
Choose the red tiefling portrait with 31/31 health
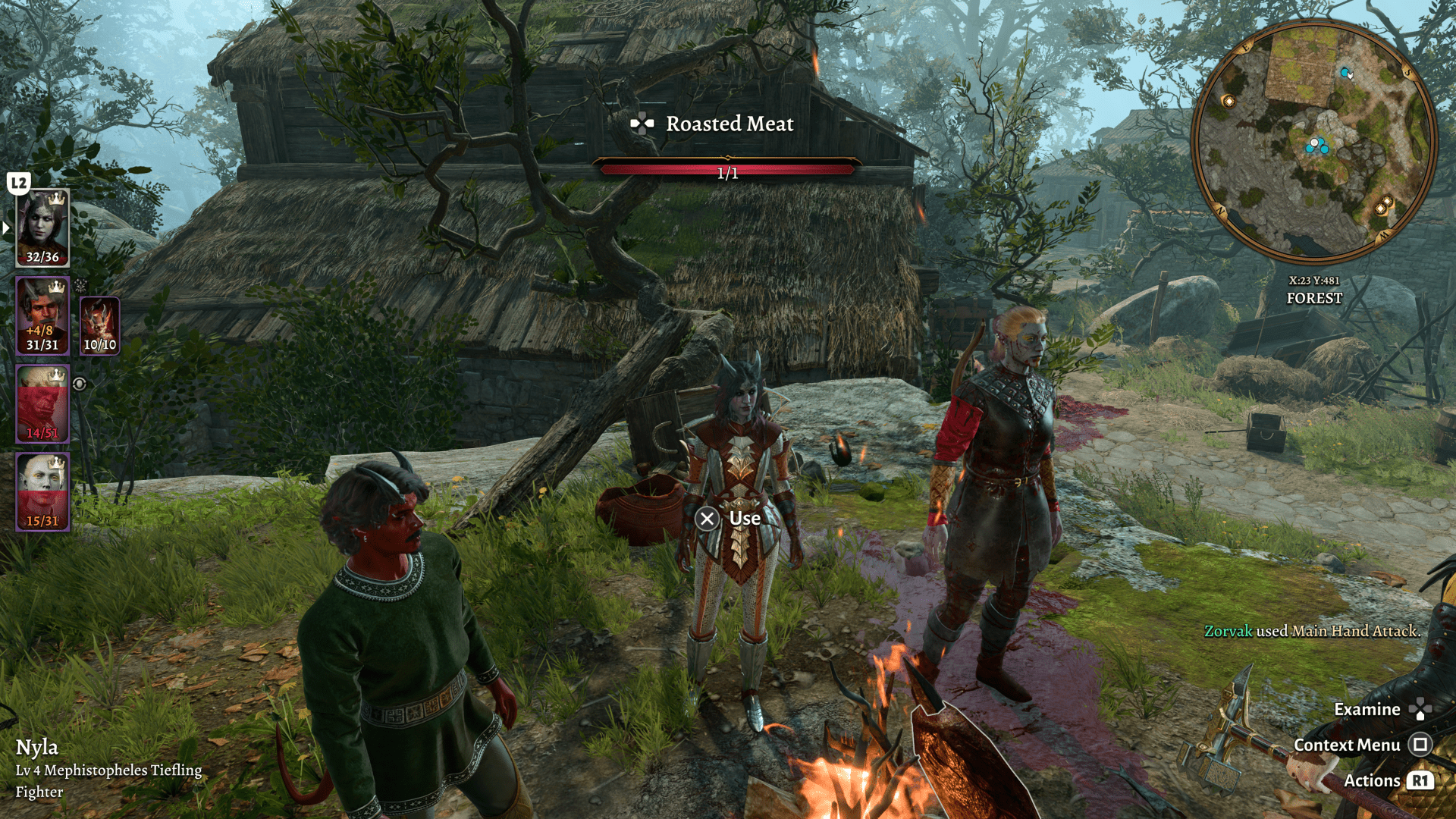[42, 315]
